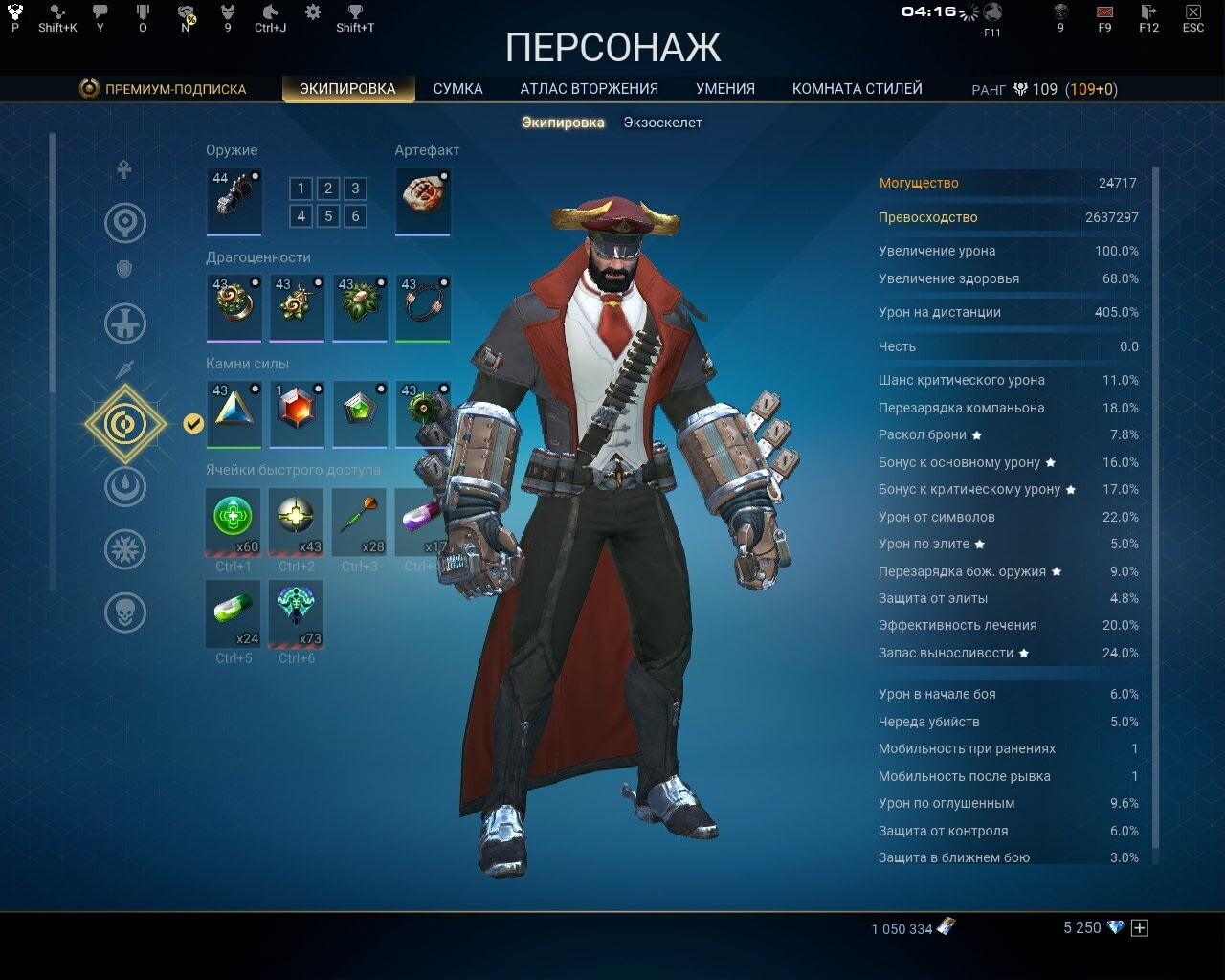Click the red hexagon power stone
The height and width of the screenshot is (980, 1225).
coord(297,412)
